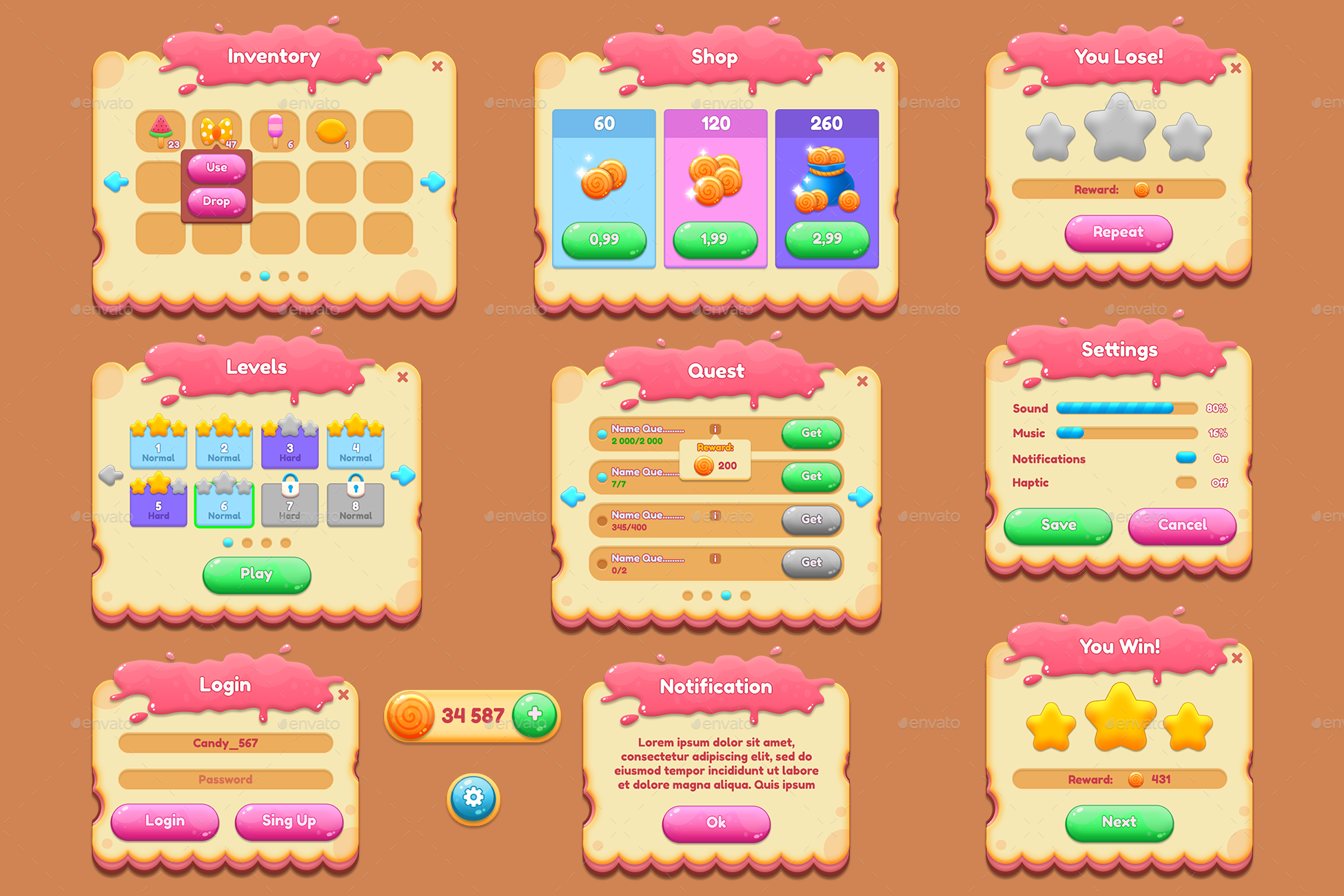Image resolution: width=1344 pixels, height=896 pixels.
Task: Choose Drop from the inventory popup menu
Action: 217,202
